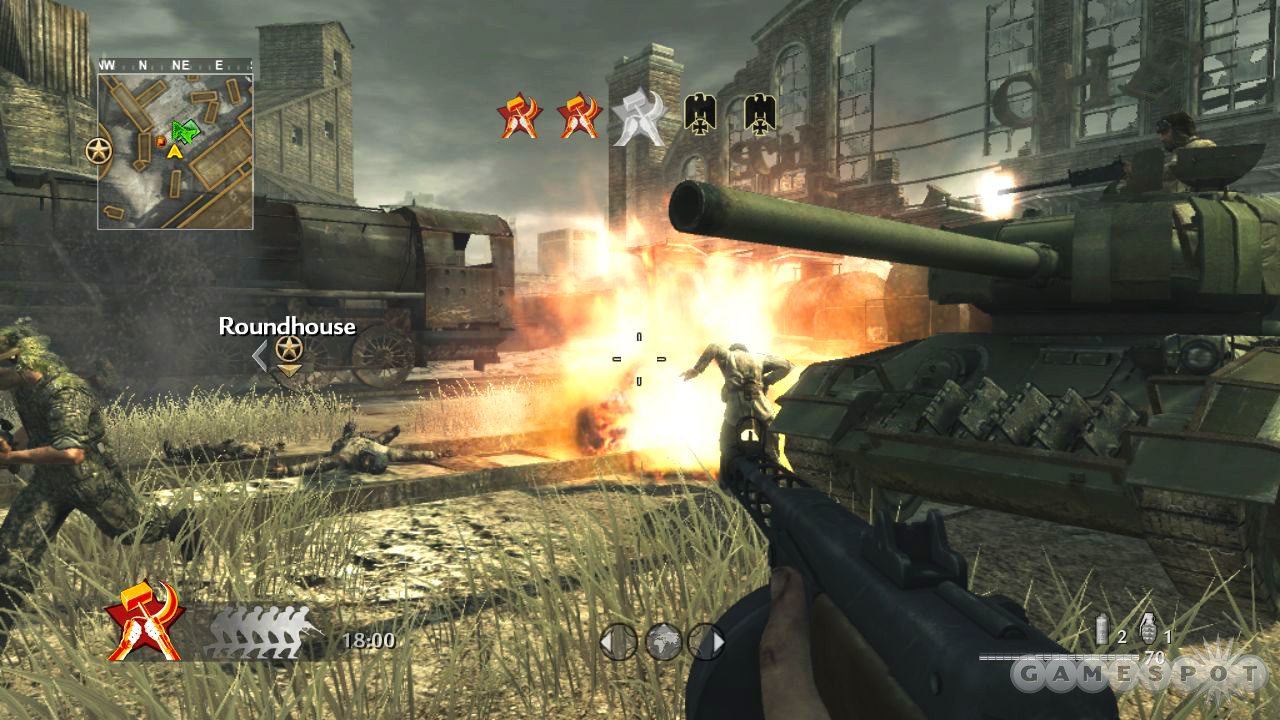Viewport: 1280px width, 720px height.
Task: Click the frag grenade icon
Action: (1148, 629)
